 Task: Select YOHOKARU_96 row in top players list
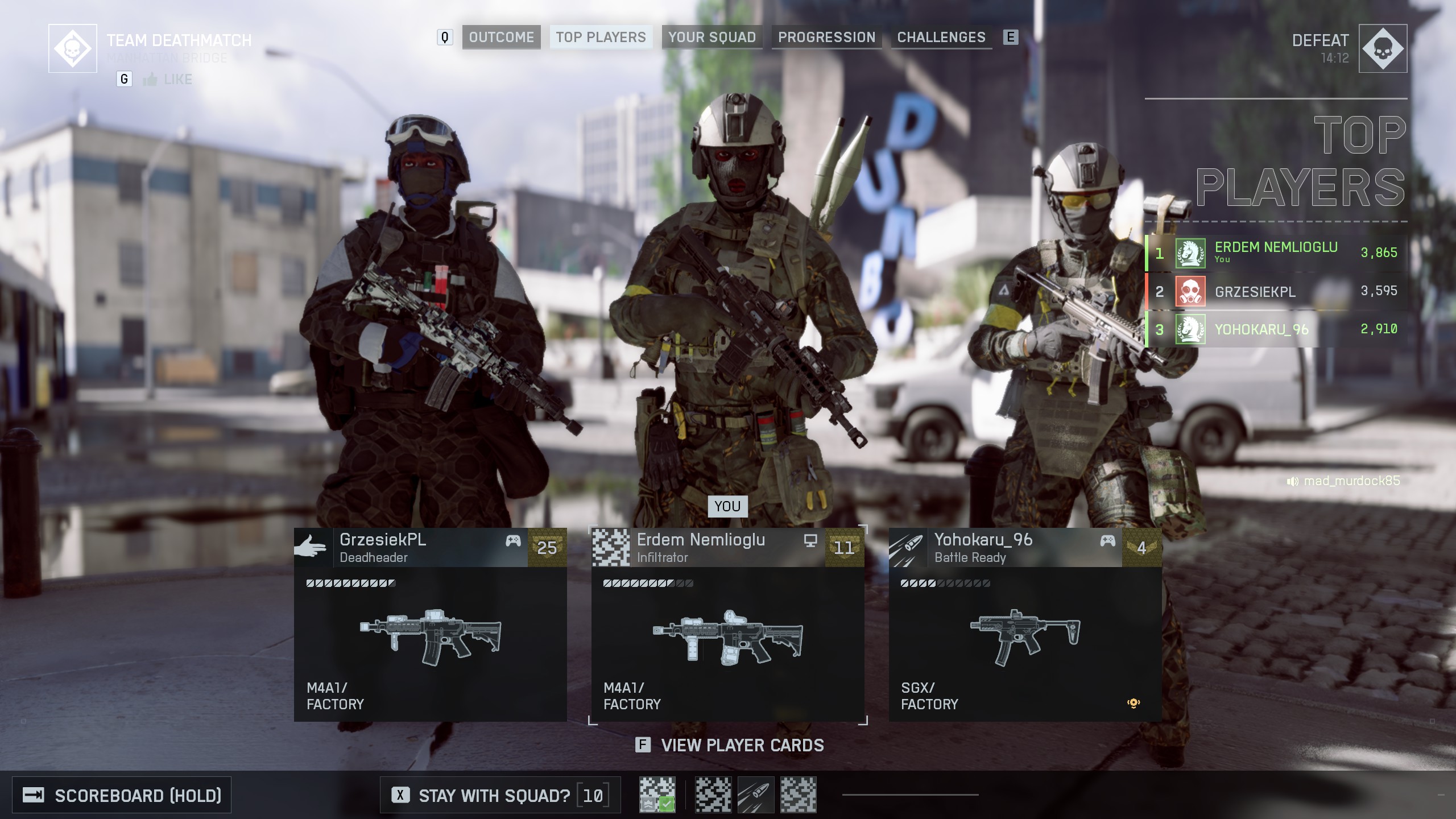pyautogui.click(x=1276, y=329)
